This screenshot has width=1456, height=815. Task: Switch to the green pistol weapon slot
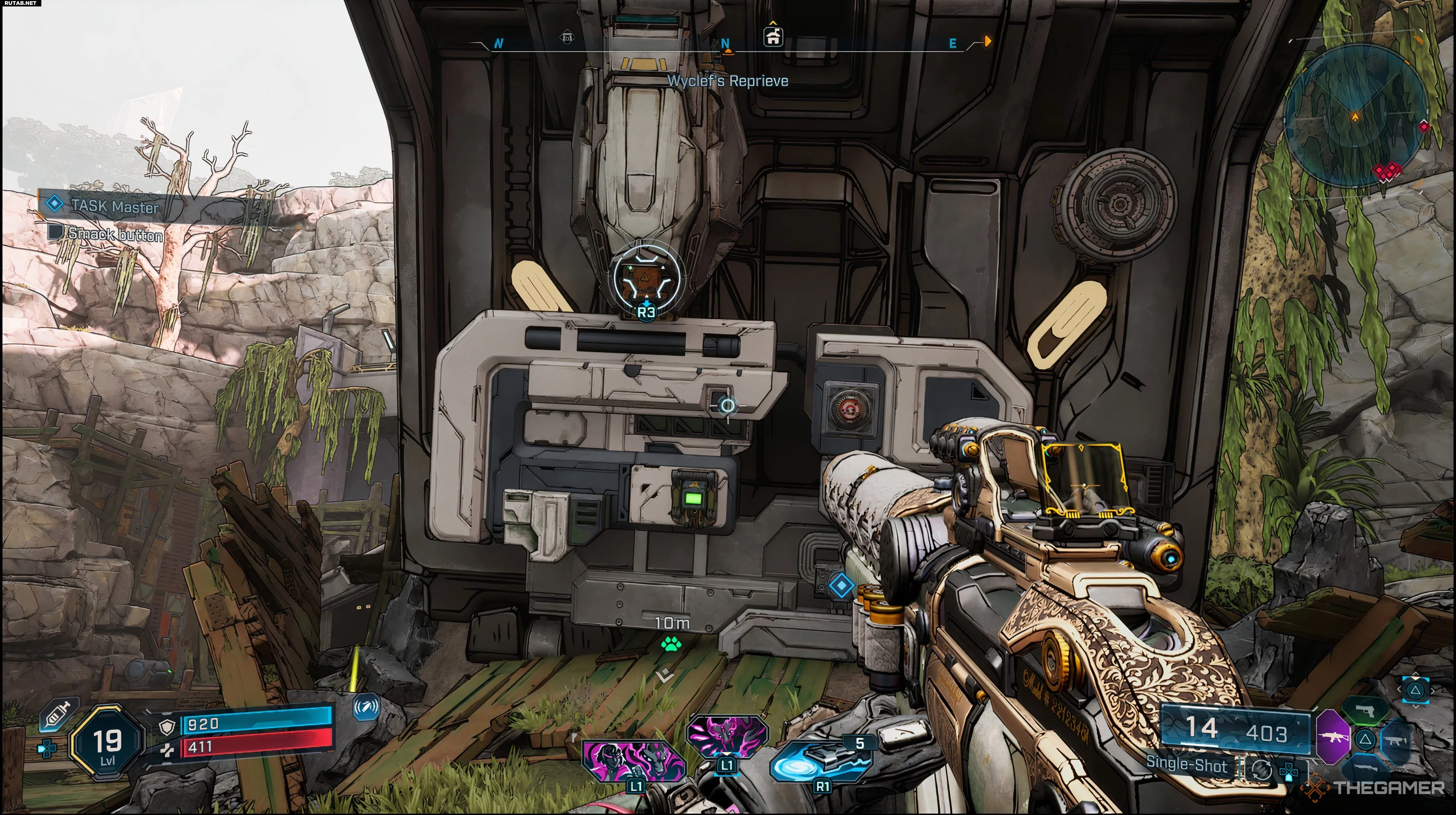click(x=1365, y=711)
